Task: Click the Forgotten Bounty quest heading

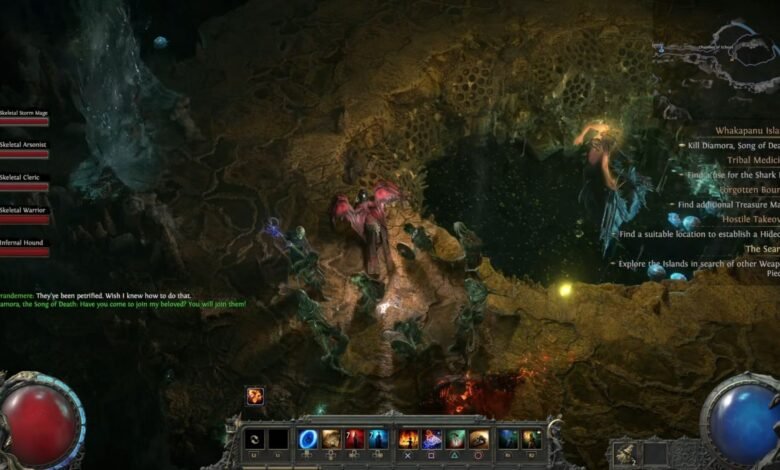Action: click(748, 189)
